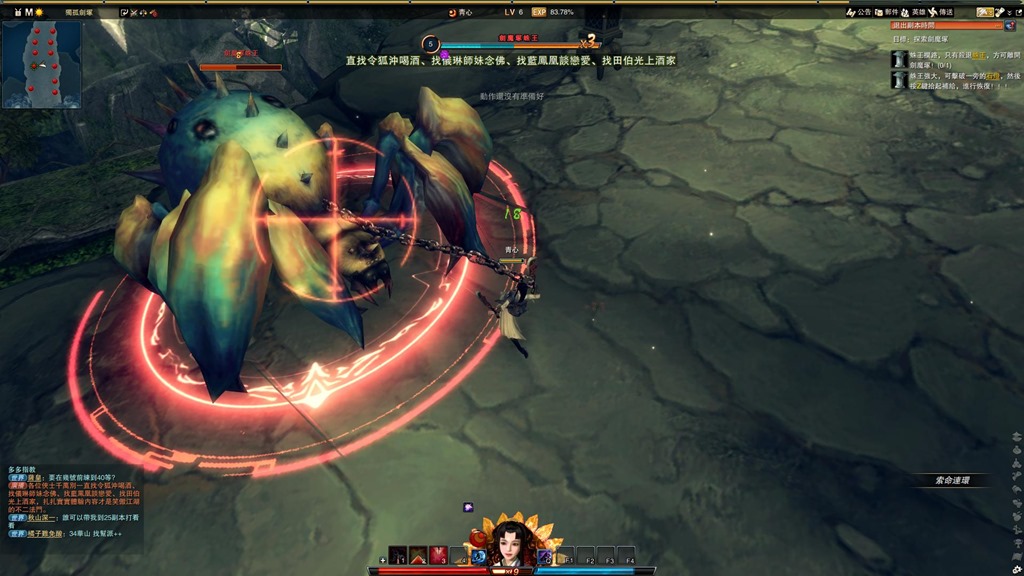This screenshot has width=1024, height=576.
Task: Click the 傳送 teleport button
Action: click(x=940, y=12)
